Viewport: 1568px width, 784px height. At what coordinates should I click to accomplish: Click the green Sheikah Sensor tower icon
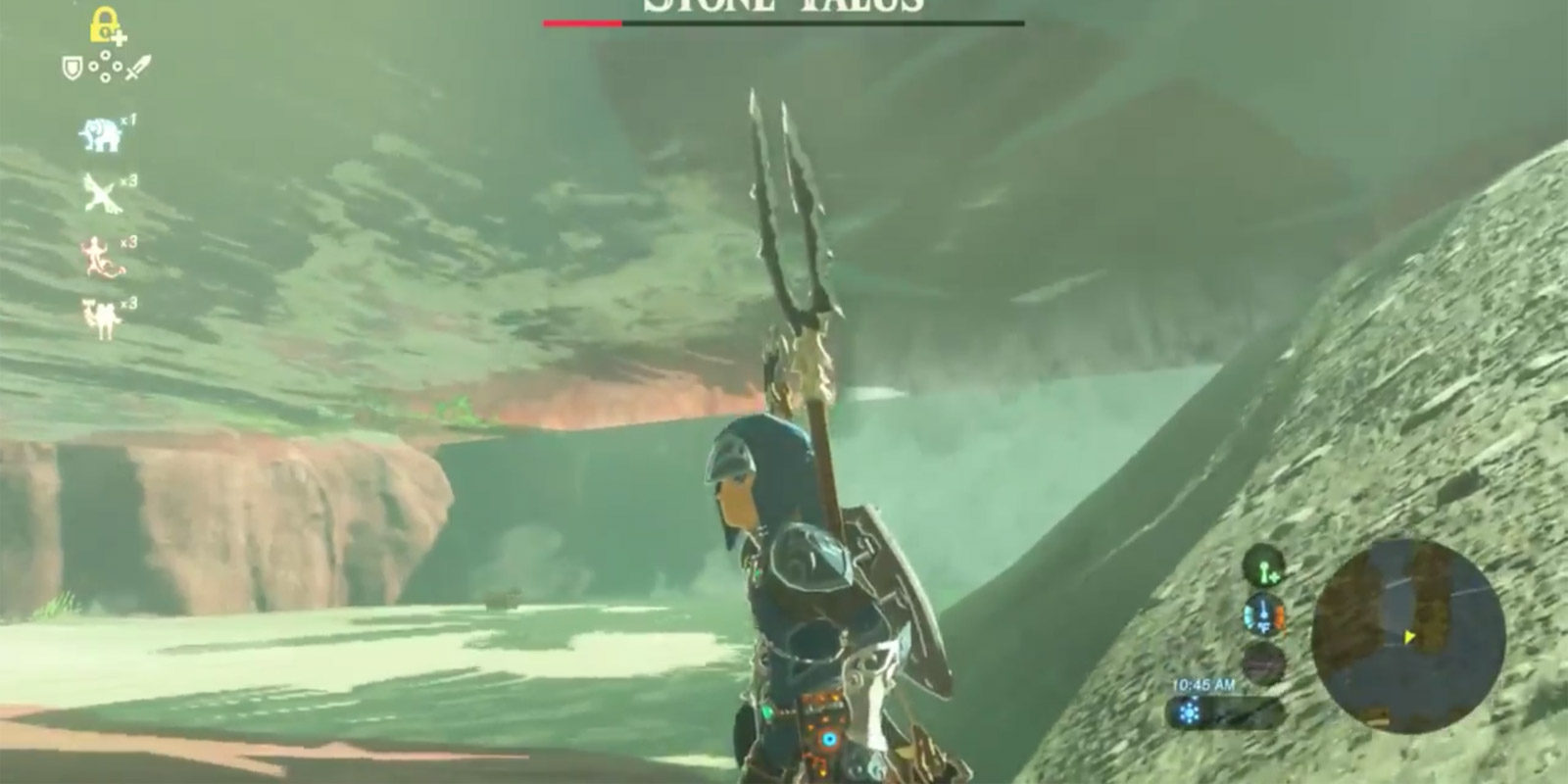click(x=1264, y=567)
